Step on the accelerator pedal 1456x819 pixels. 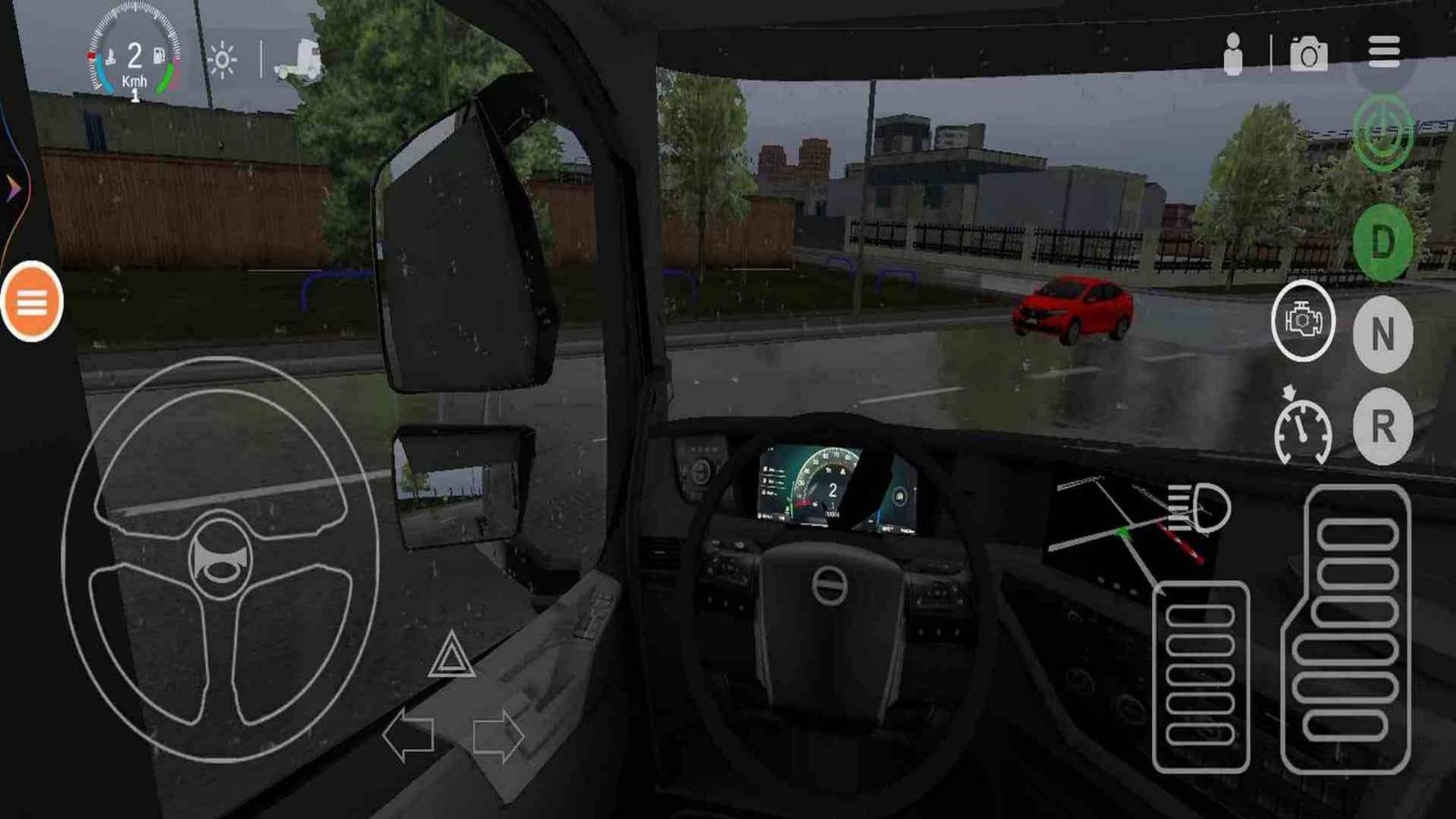pyautogui.click(x=1347, y=628)
